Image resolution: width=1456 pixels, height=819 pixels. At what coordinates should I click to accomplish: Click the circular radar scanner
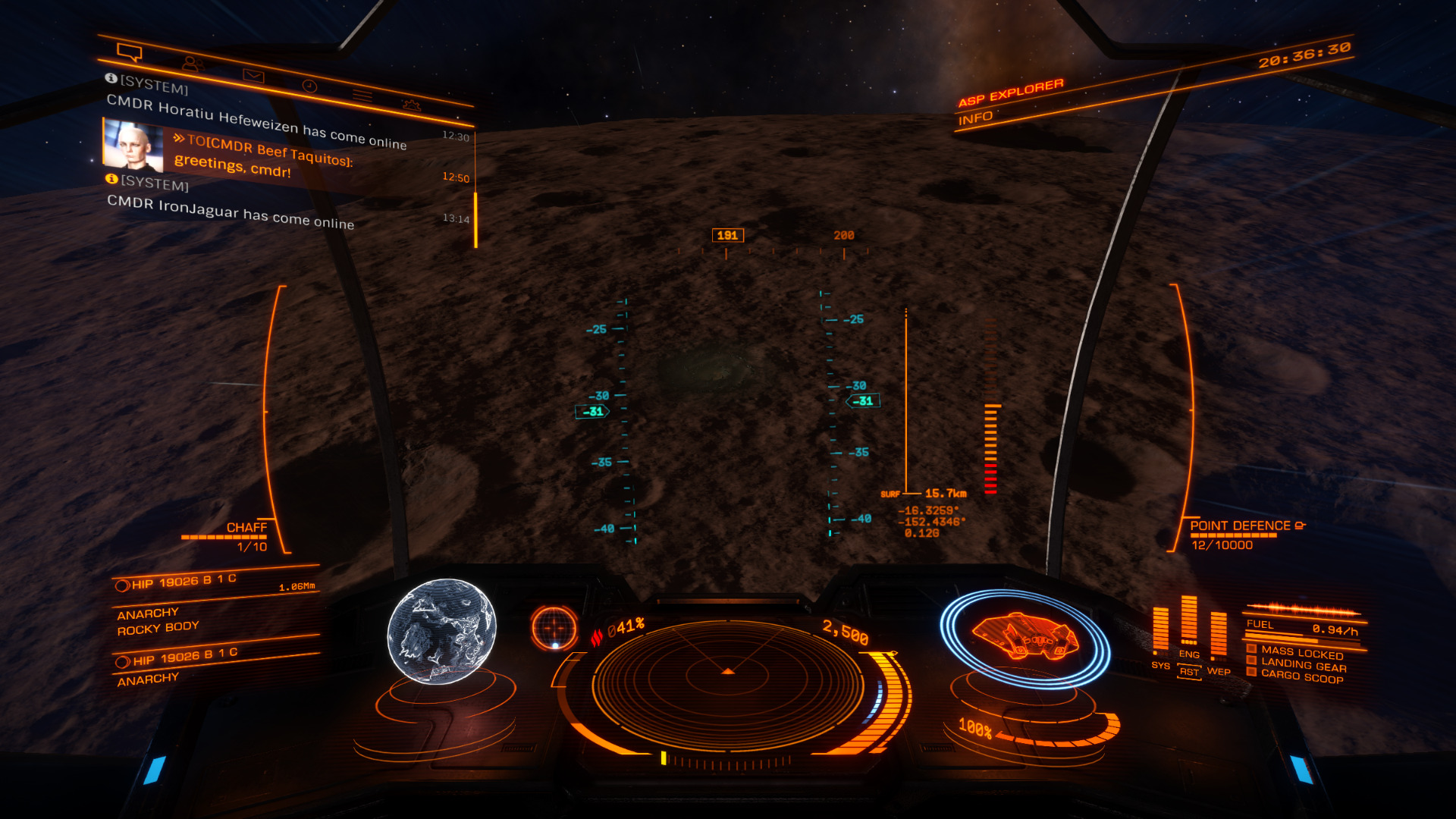point(727,682)
